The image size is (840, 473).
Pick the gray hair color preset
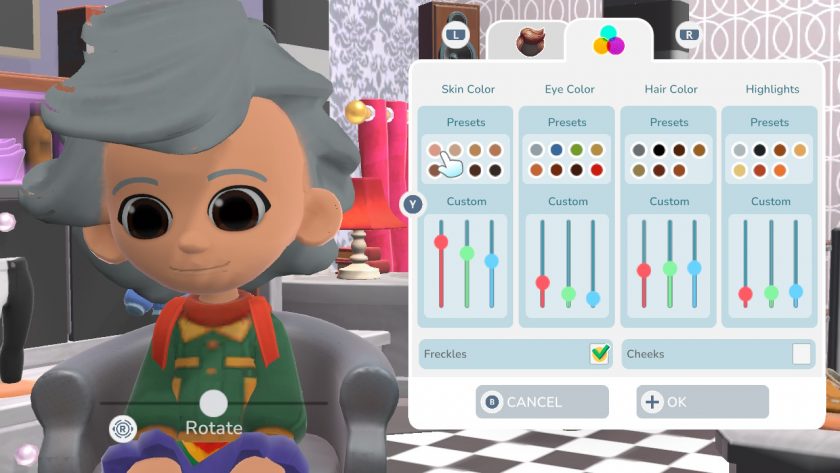638,150
